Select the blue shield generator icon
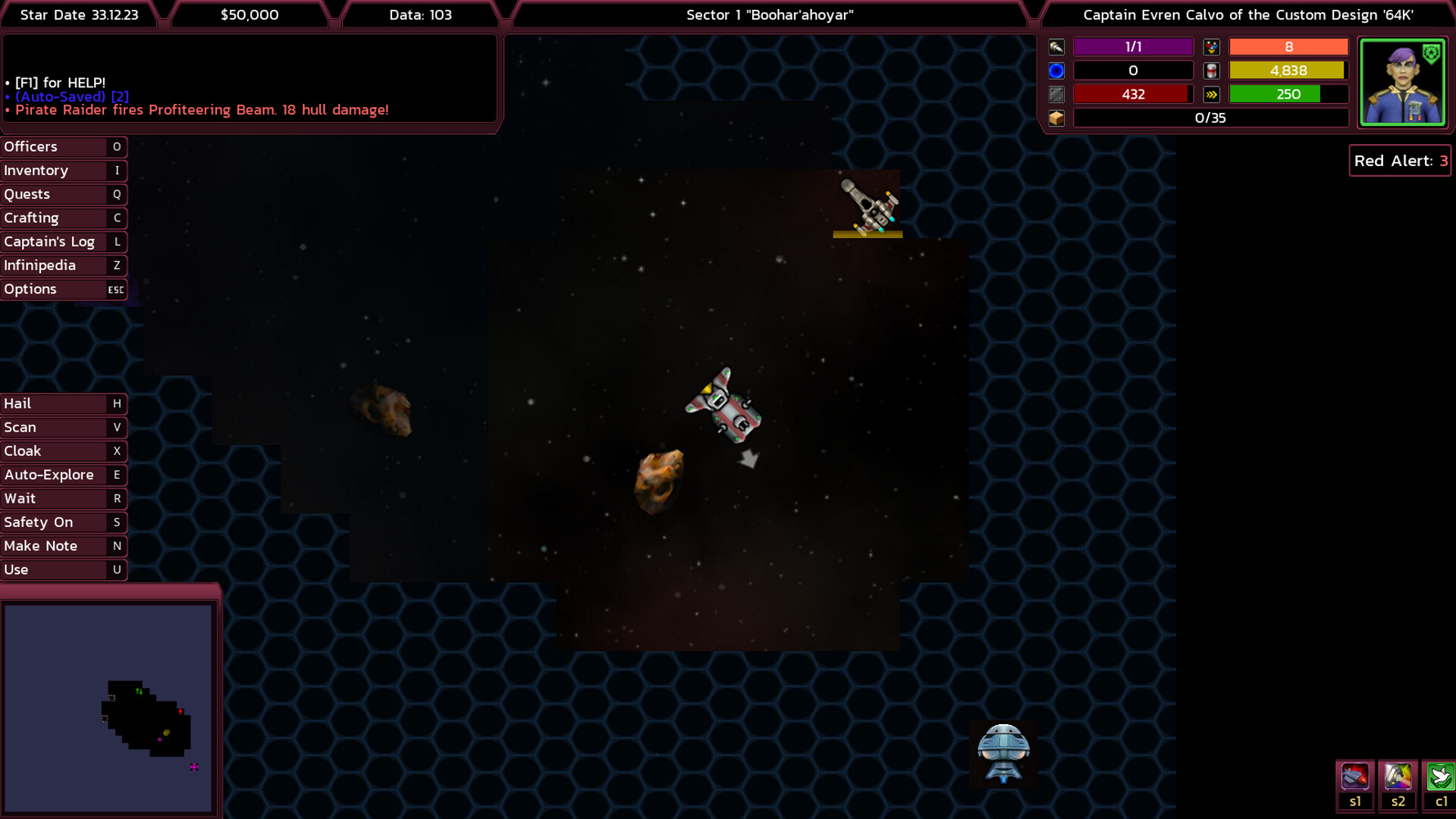The height and width of the screenshot is (819, 1456). pyautogui.click(x=1056, y=70)
